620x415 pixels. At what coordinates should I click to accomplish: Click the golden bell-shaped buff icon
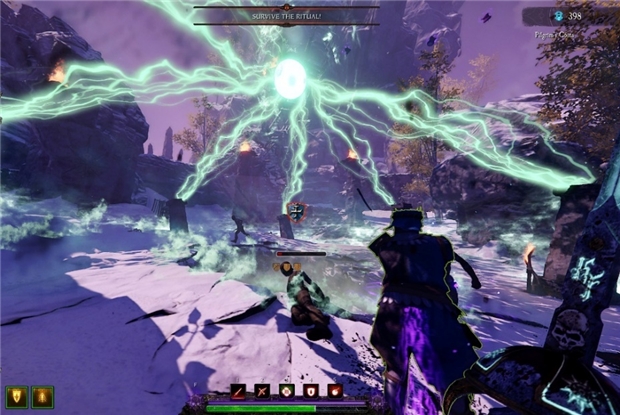(x=40, y=397)
